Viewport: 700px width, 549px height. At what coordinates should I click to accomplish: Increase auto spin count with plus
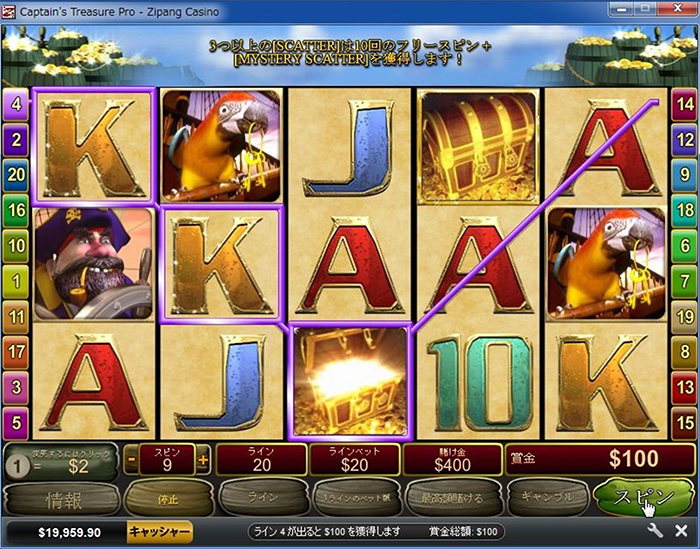tap(203, 461)
